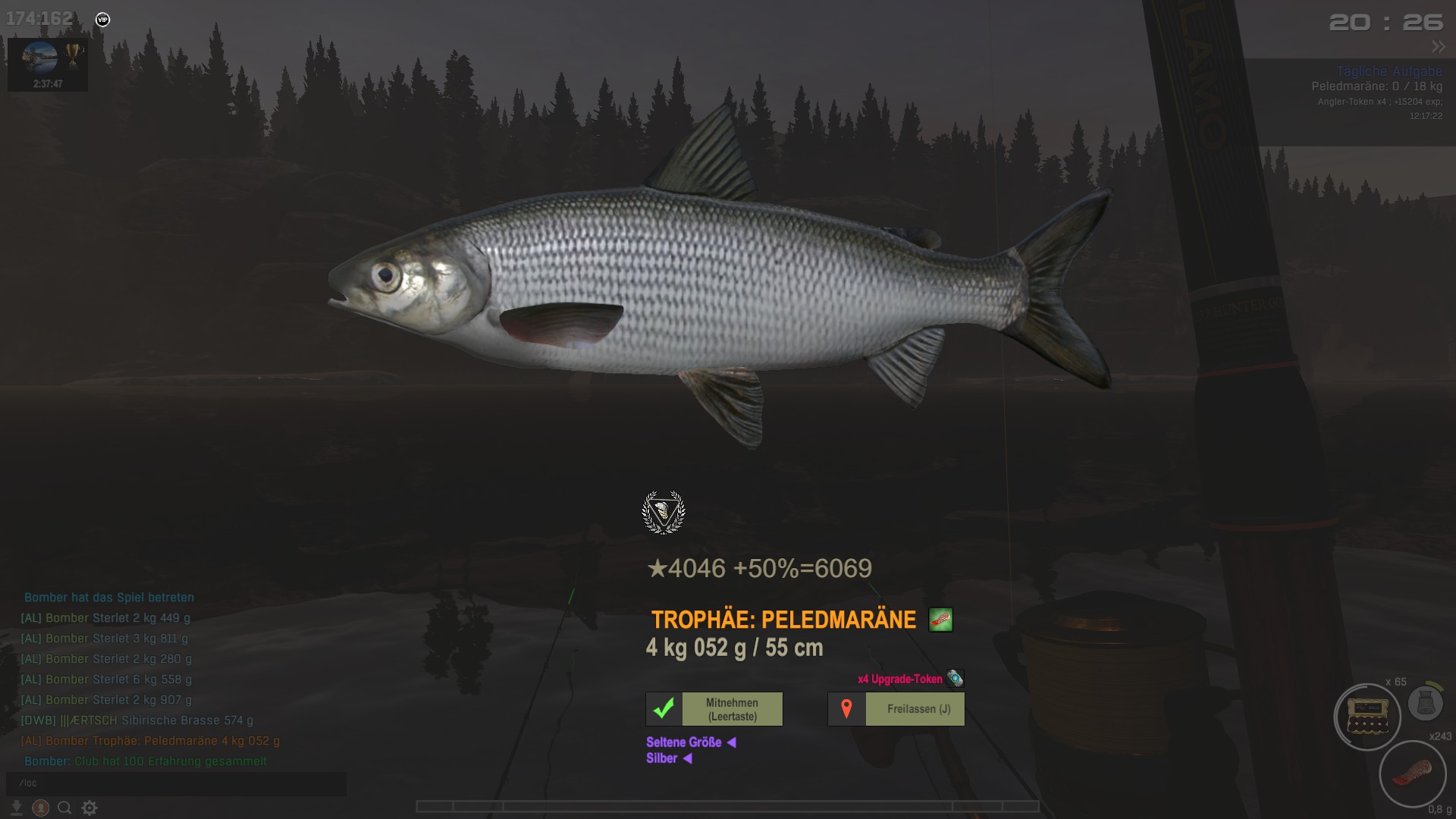Click the trophy emblem badge above the score
The width and height of the screenshot is (1456, 819).
664,513
